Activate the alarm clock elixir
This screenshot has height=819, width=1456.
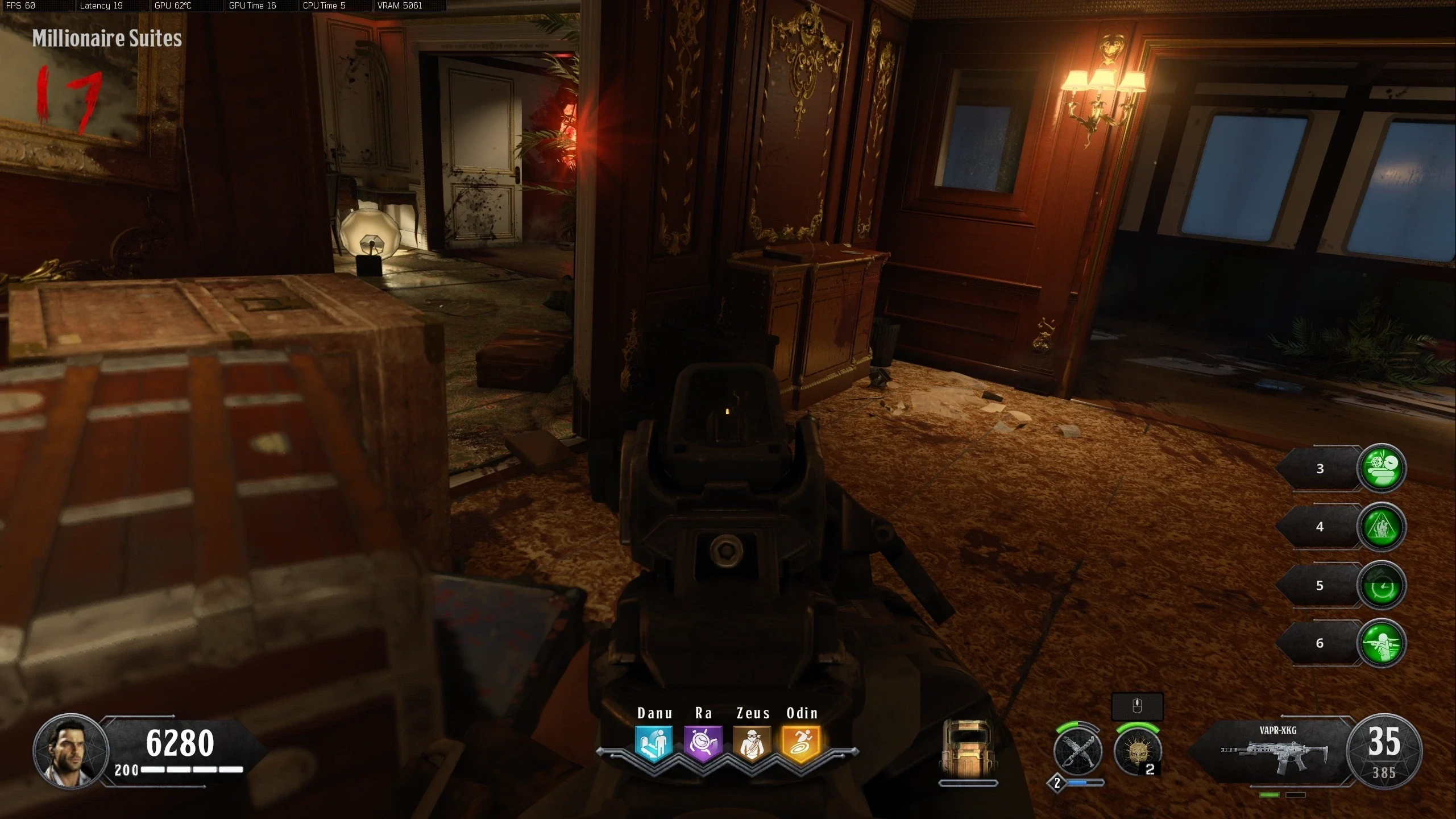pos(1381,585)
